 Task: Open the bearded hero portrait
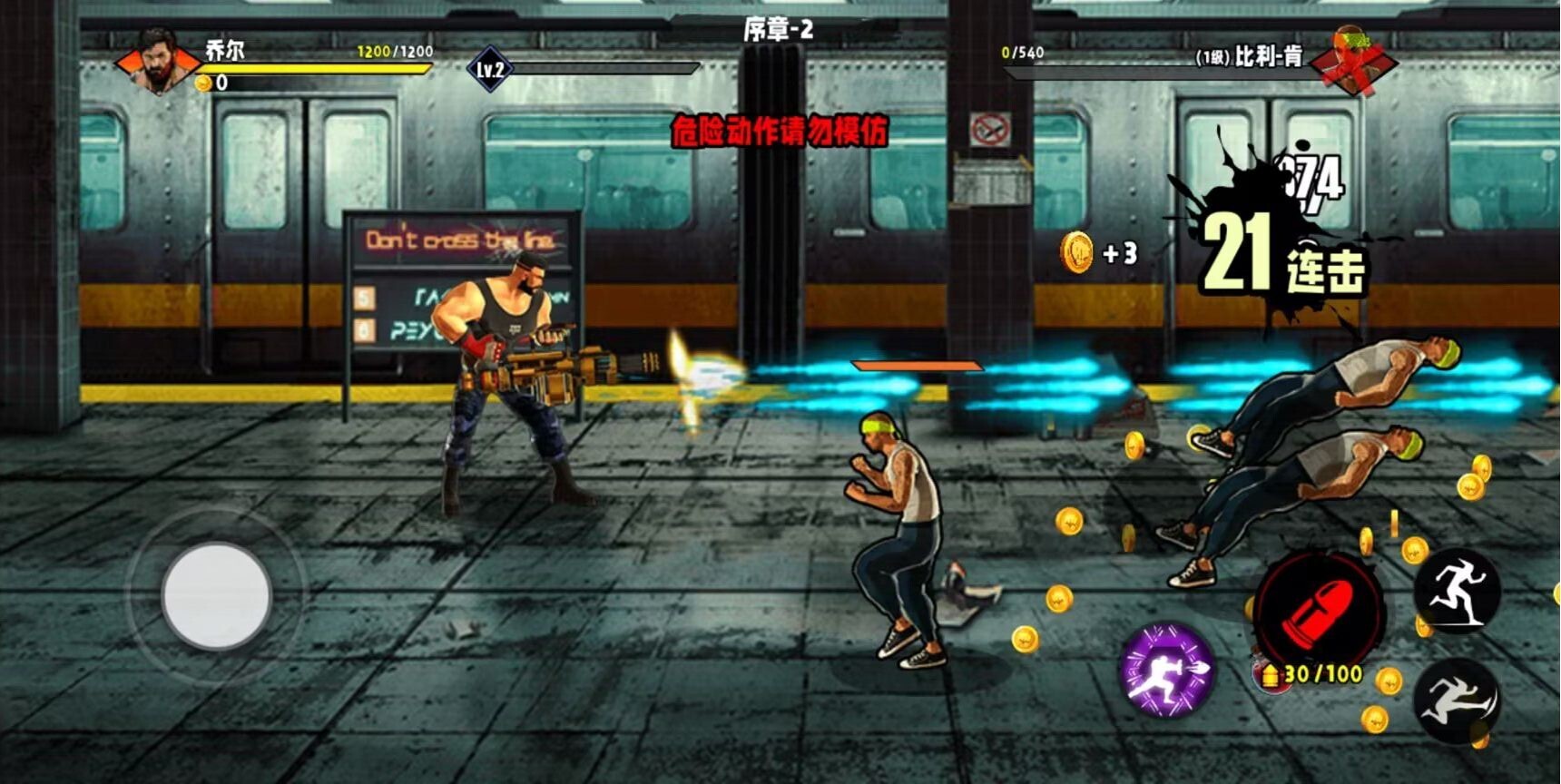(159, 62)
